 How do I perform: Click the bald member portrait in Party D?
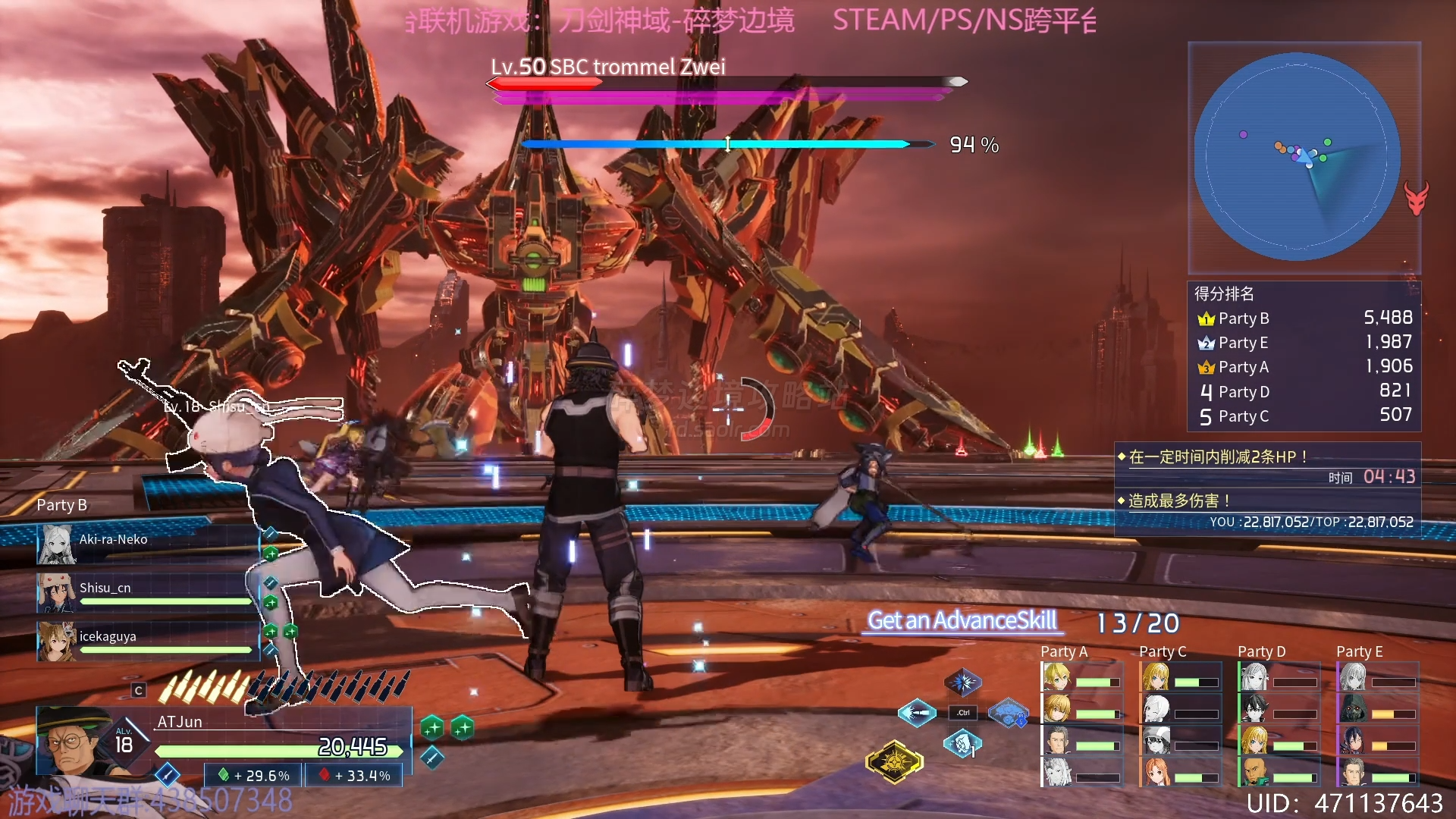(1255, 772)
